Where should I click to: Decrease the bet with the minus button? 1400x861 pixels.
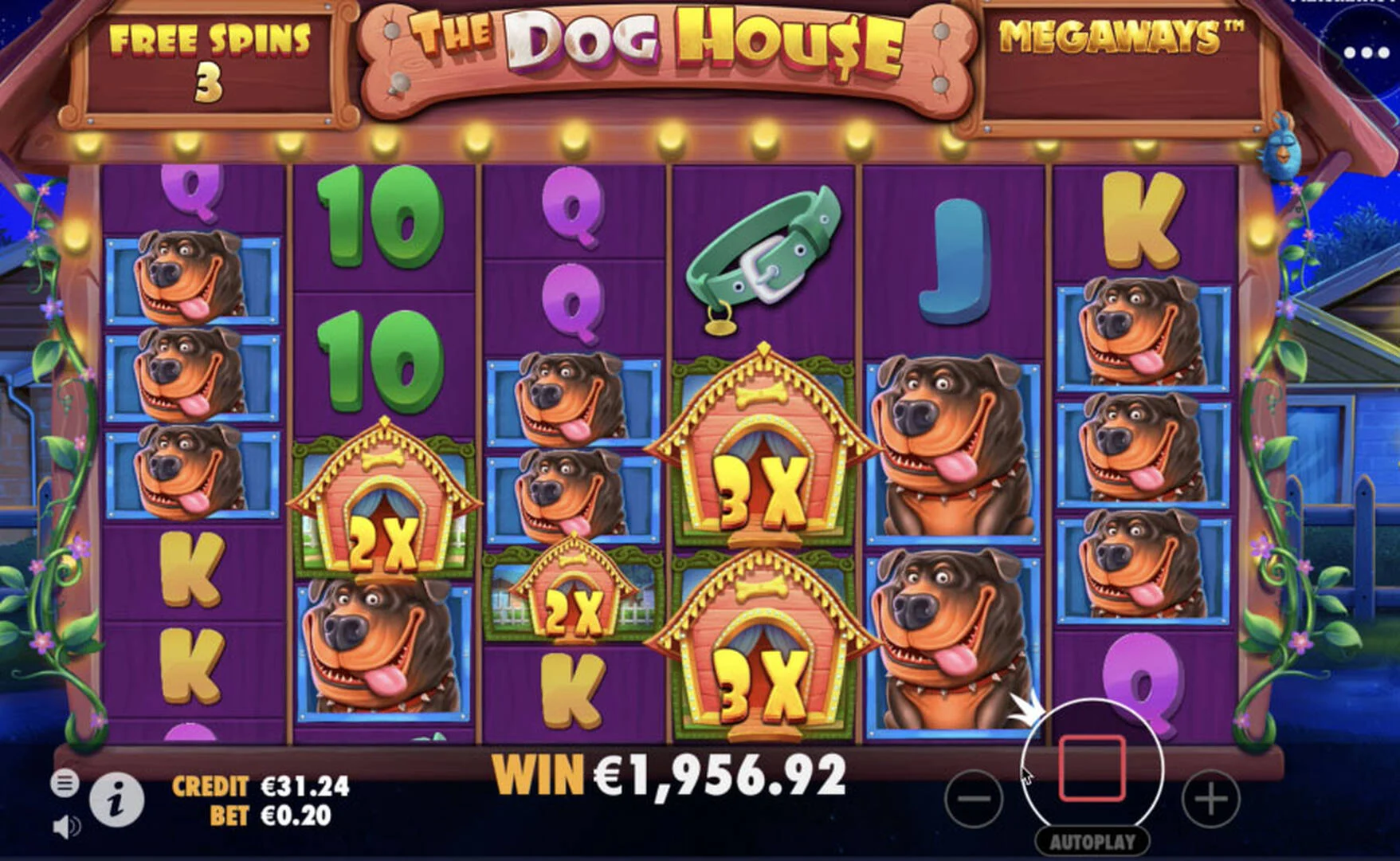click(974, 798)
